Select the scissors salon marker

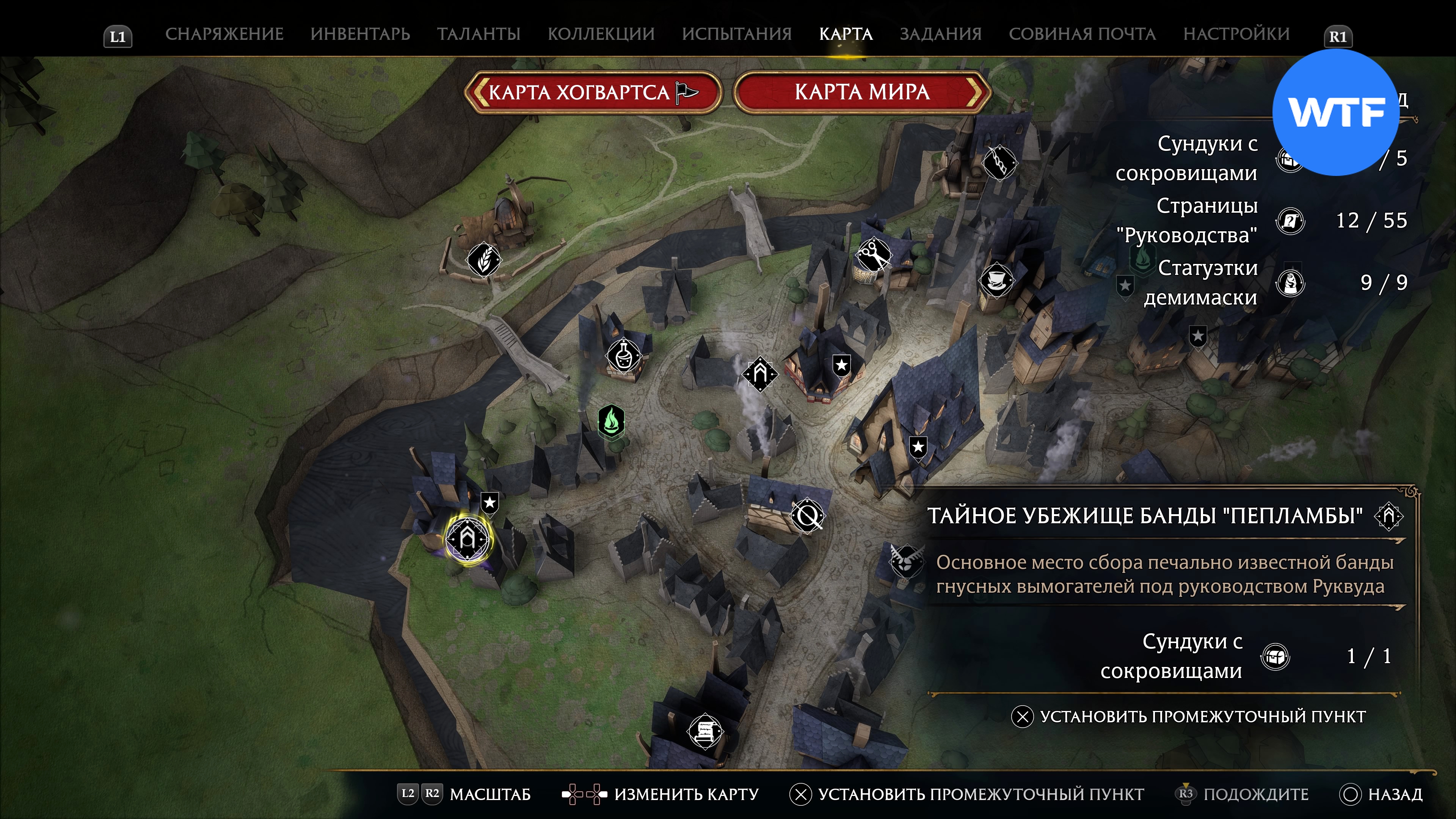pos(874,255)
